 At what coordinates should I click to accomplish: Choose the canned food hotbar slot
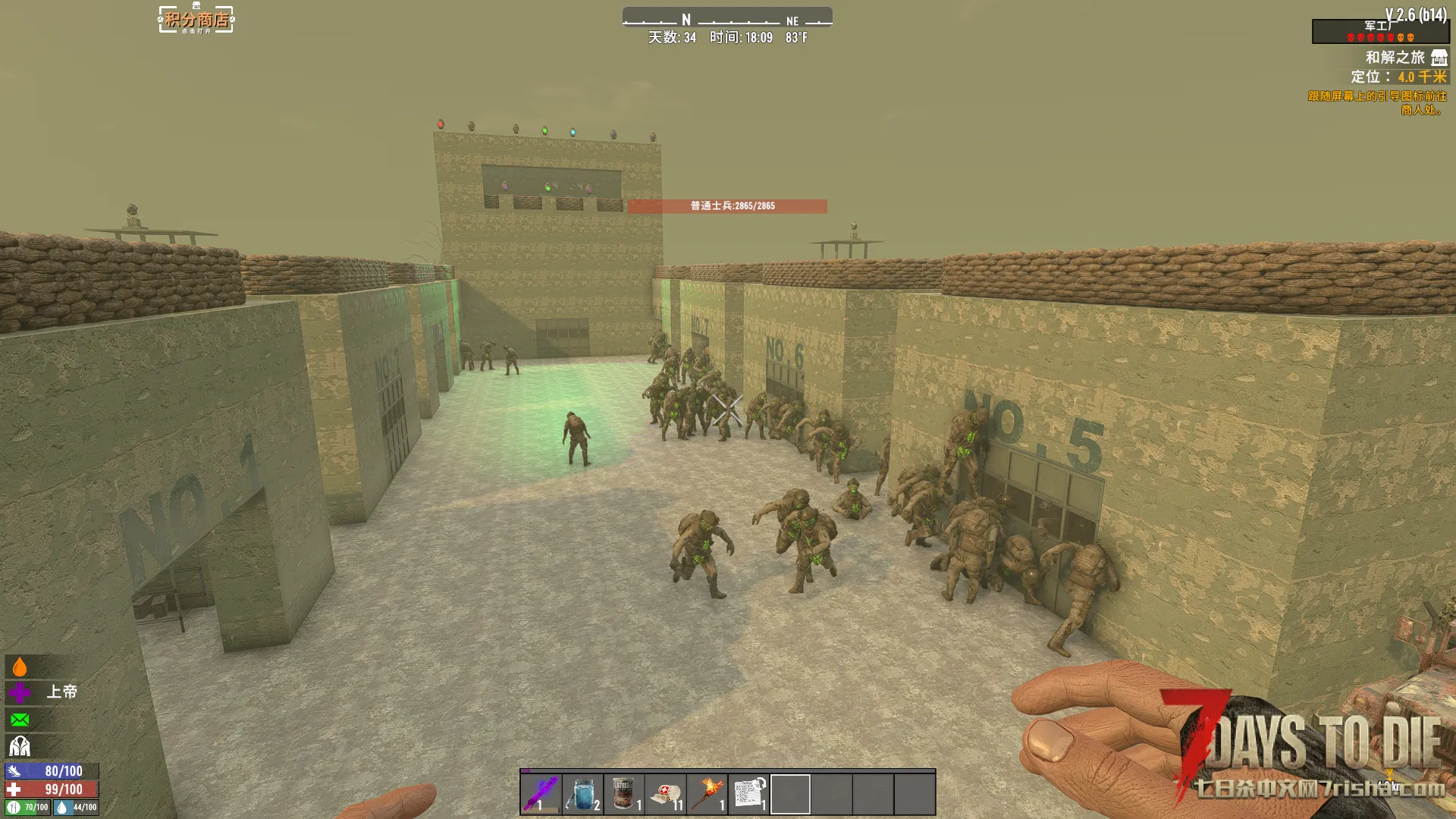(624, 793)
